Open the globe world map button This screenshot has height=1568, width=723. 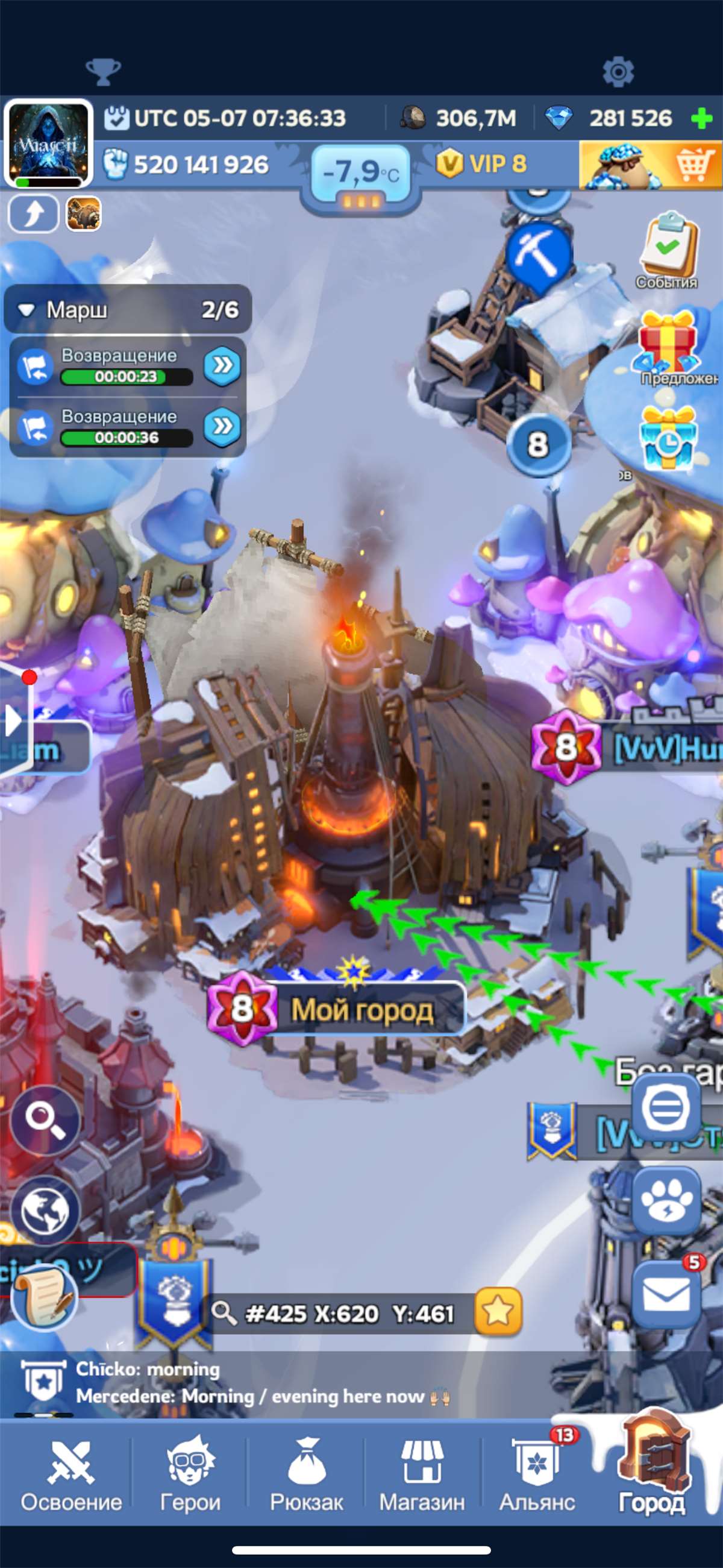[x=45, y=1210]
